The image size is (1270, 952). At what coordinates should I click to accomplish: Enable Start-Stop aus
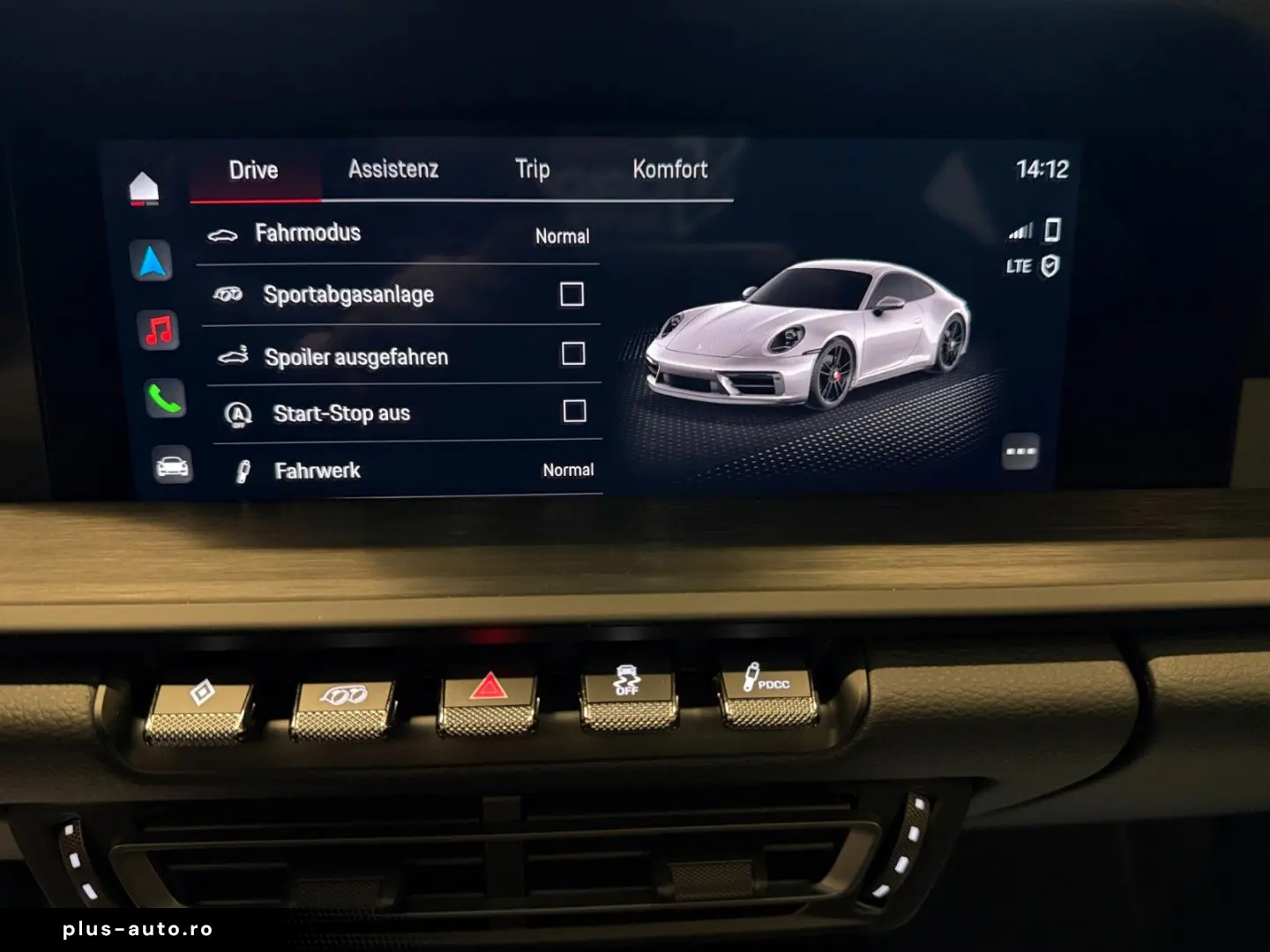(575, 409)
